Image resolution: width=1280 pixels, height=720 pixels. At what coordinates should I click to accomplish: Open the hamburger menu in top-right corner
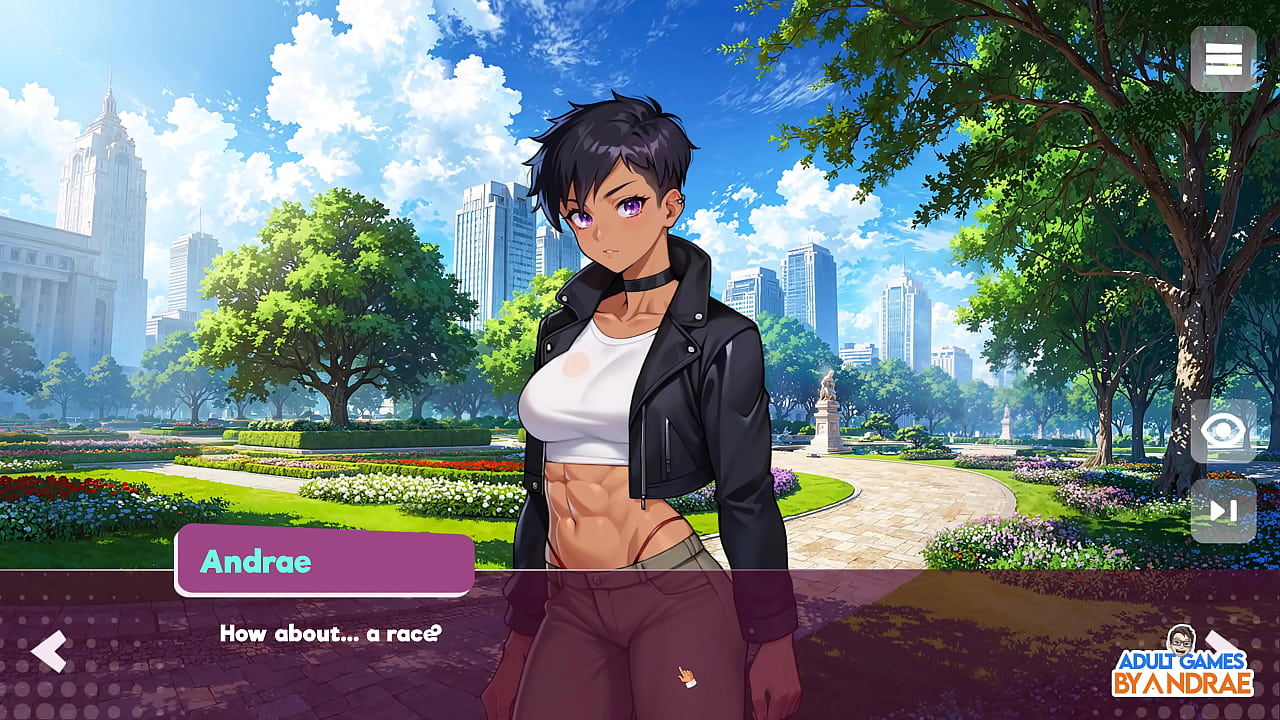coord(1222,60)
